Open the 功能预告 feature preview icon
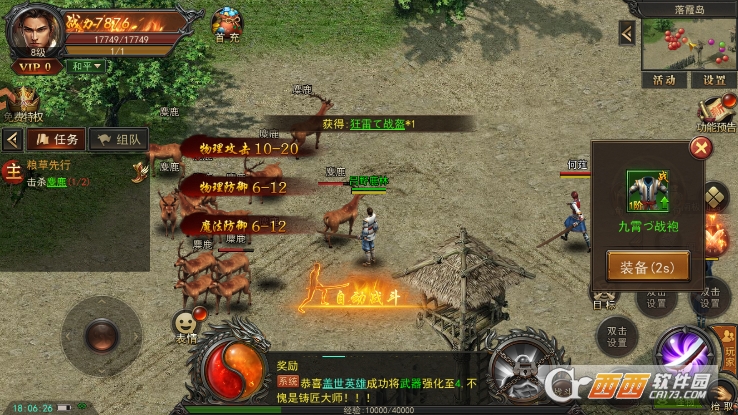The height and width of the screenshot is (415, 738). tap(716, 110)
